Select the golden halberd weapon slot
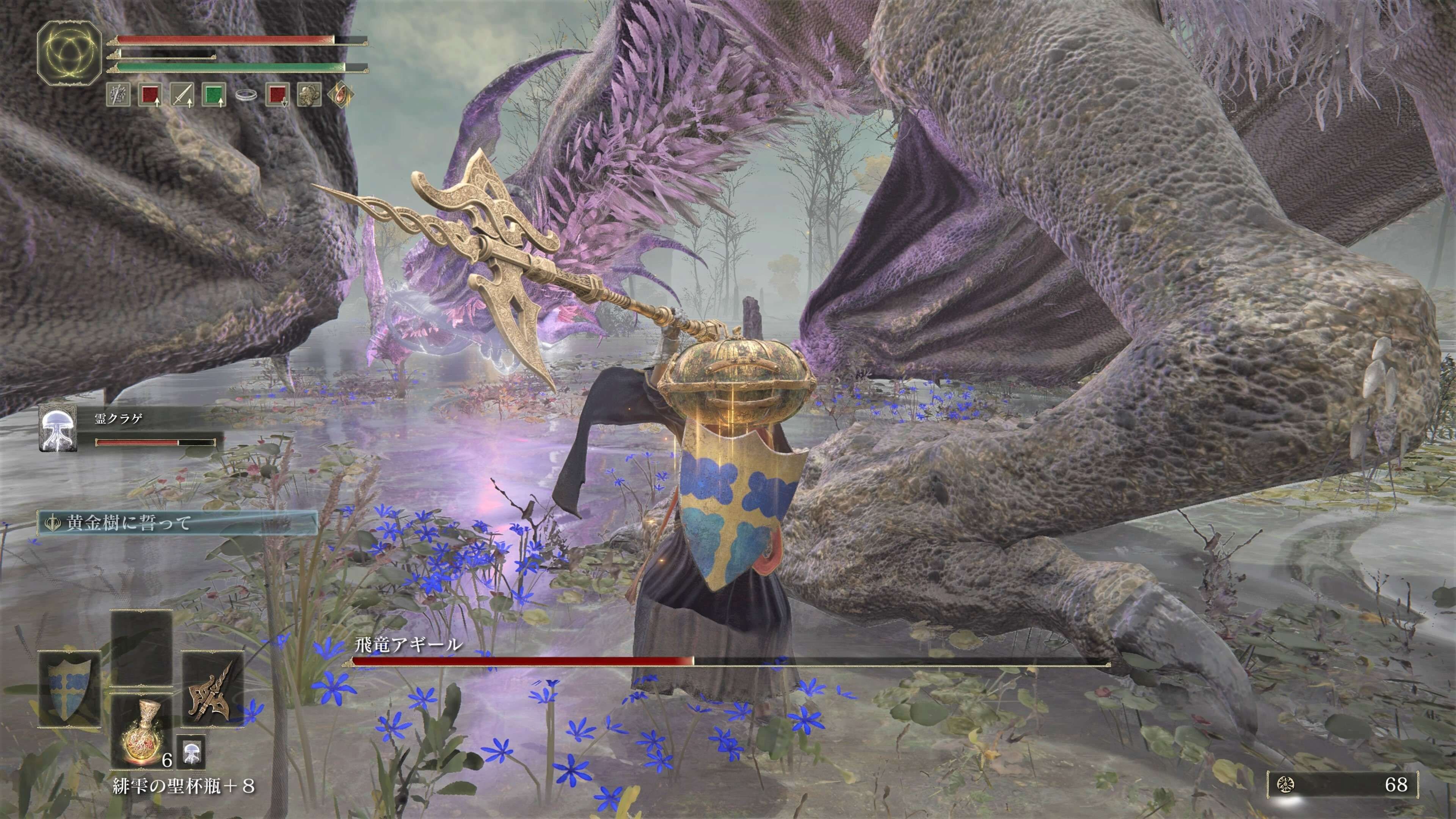 click(x=212, y=689)
